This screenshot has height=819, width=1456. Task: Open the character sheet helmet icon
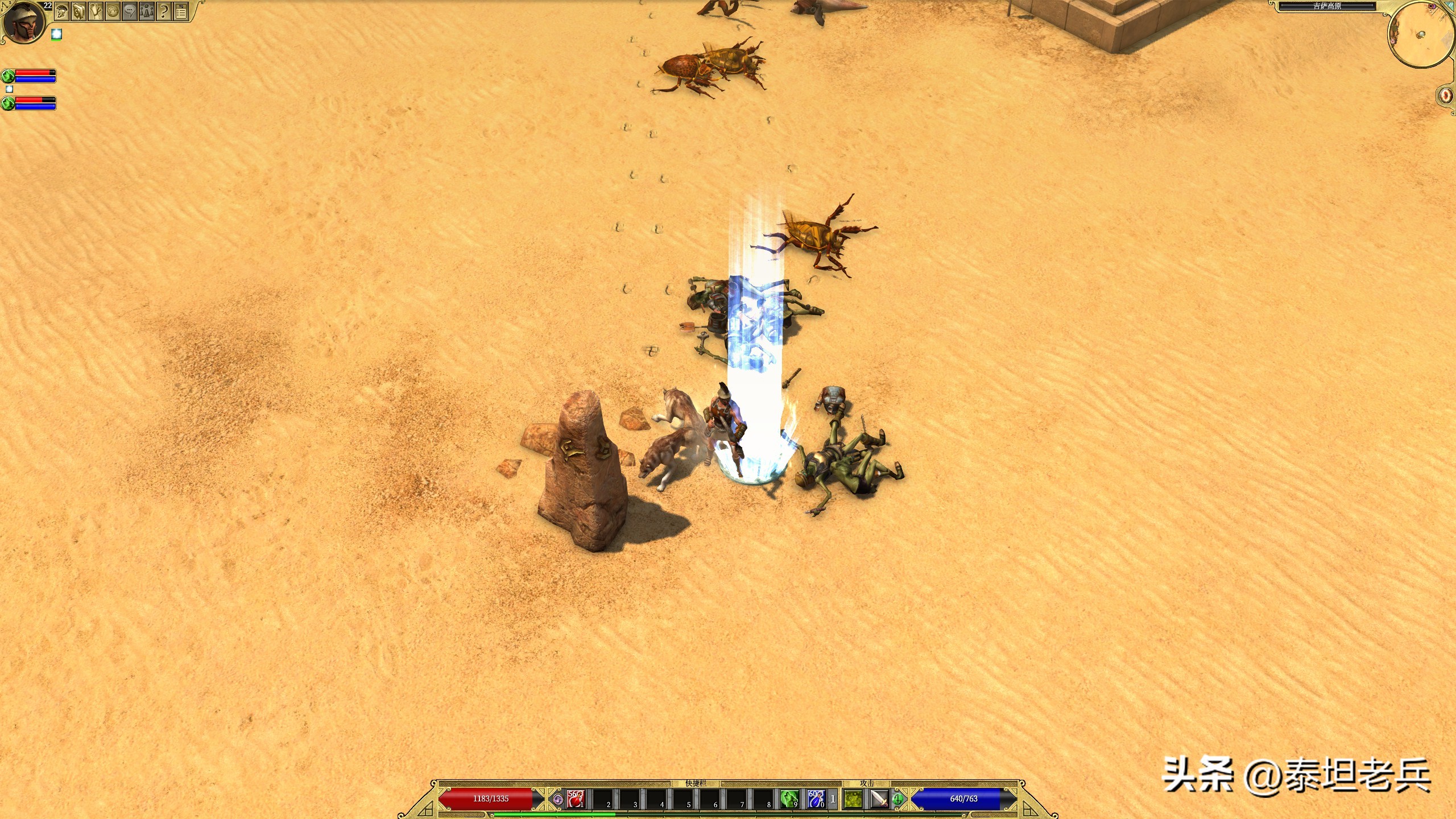pyautogui.click(x=62, y=11)
